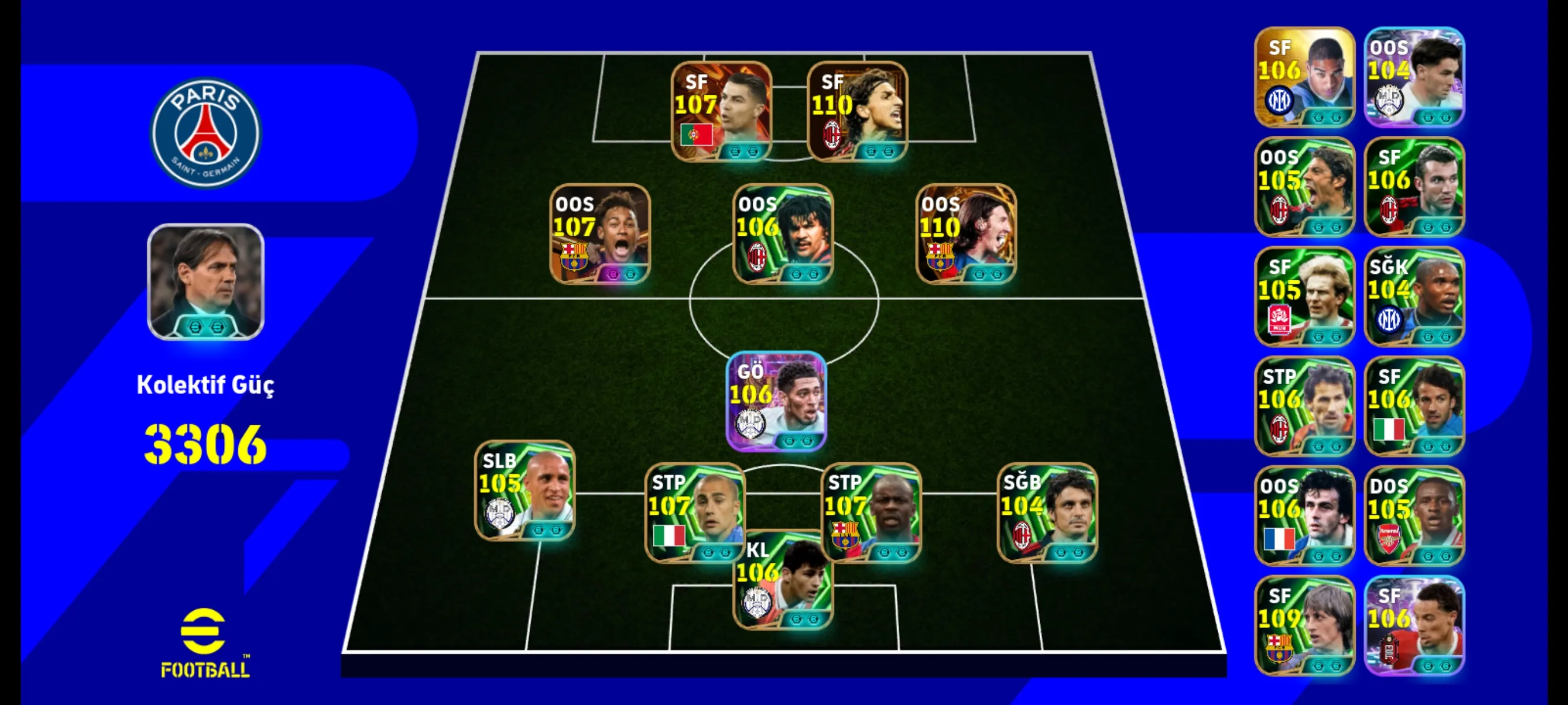
Task: Choose the OOS 107 Barcelona midfielder card
Action: point(600,234)
